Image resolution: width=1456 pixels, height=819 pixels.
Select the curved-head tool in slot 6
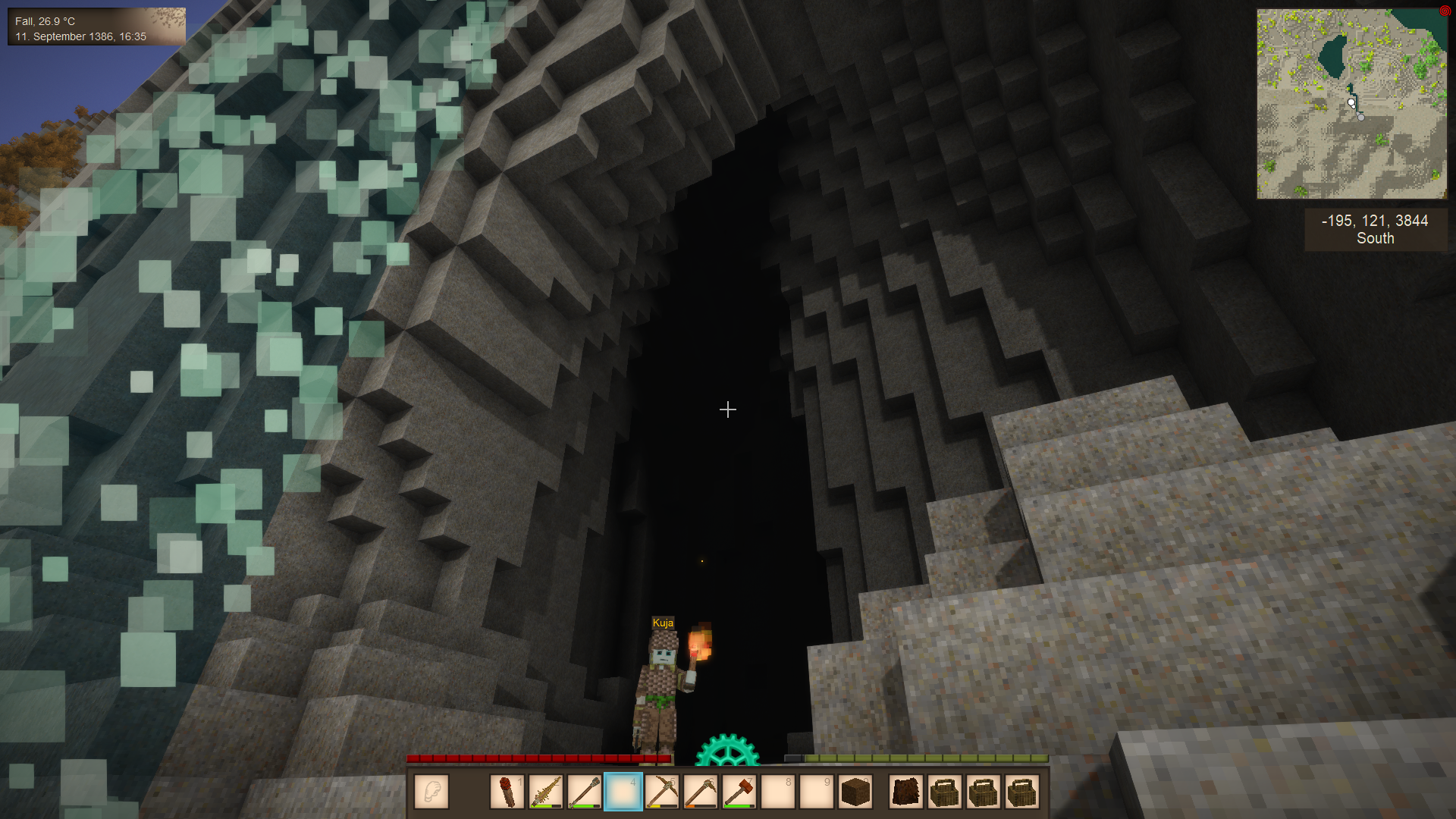(701, 792)
